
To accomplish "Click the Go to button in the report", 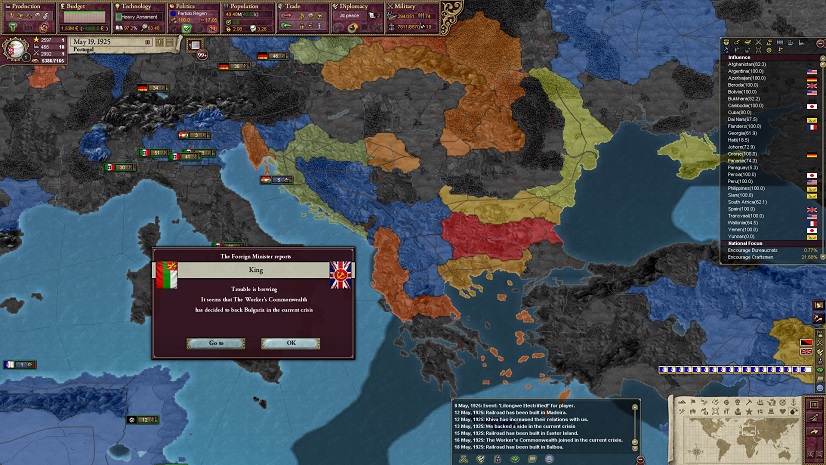I will [215, 343].
